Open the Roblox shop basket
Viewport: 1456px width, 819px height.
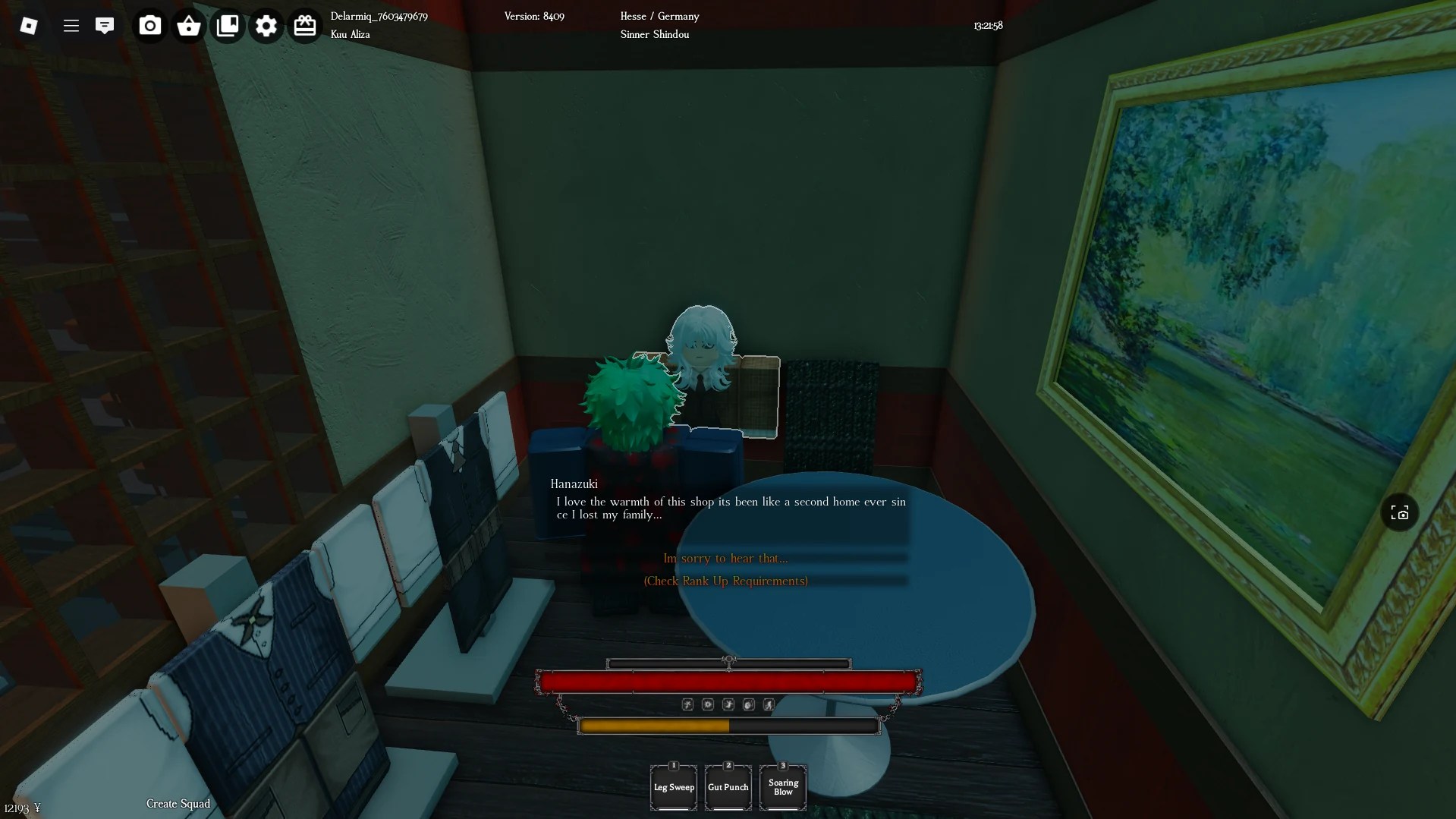pyautogui.click(x=188, y=25)
